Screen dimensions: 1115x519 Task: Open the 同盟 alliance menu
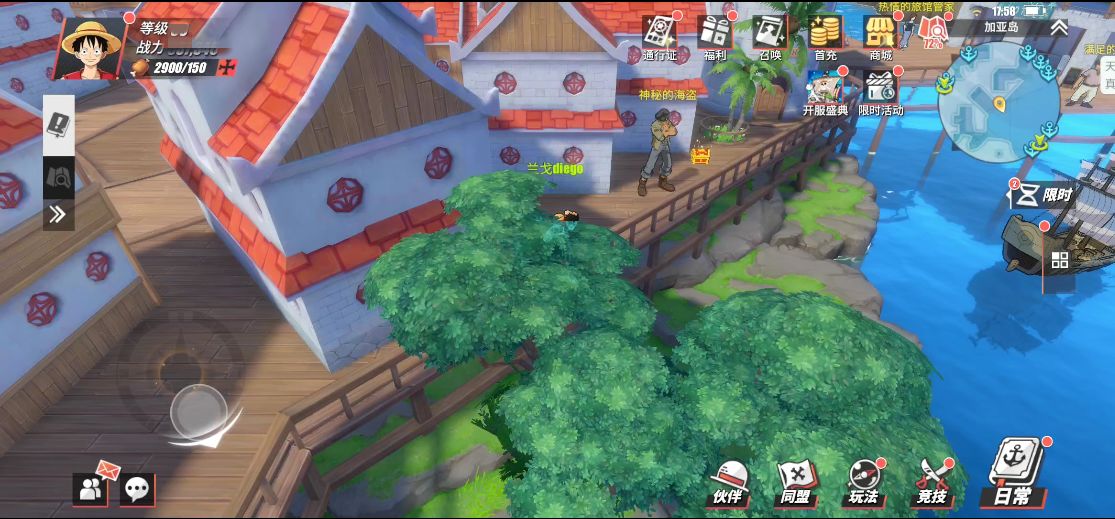point(796,481)
